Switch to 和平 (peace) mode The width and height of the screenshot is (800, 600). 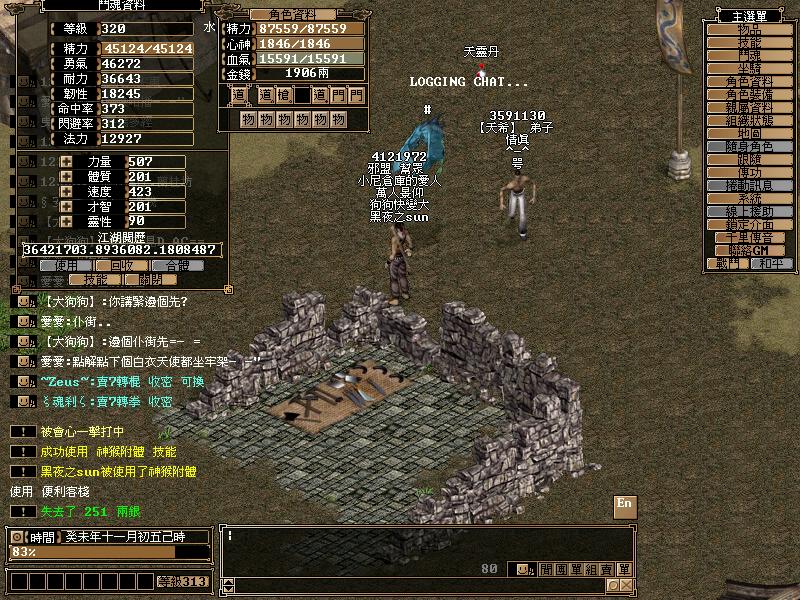click(x=769, y=263)
